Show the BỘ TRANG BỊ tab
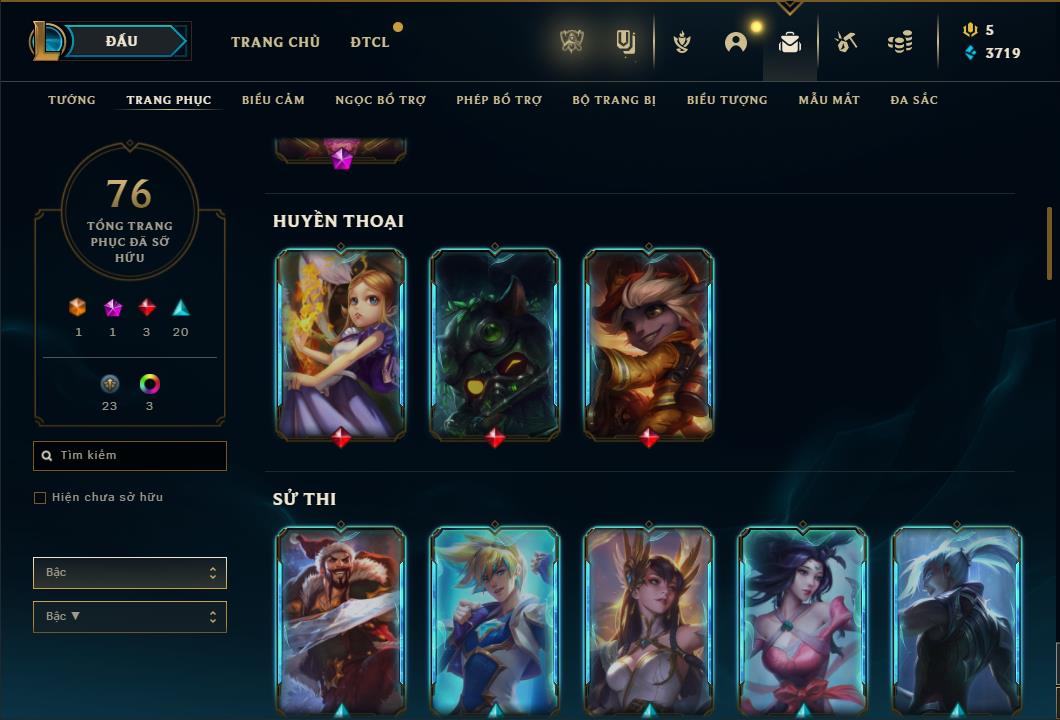The image size is (1060, 720). tap(614, 100)
